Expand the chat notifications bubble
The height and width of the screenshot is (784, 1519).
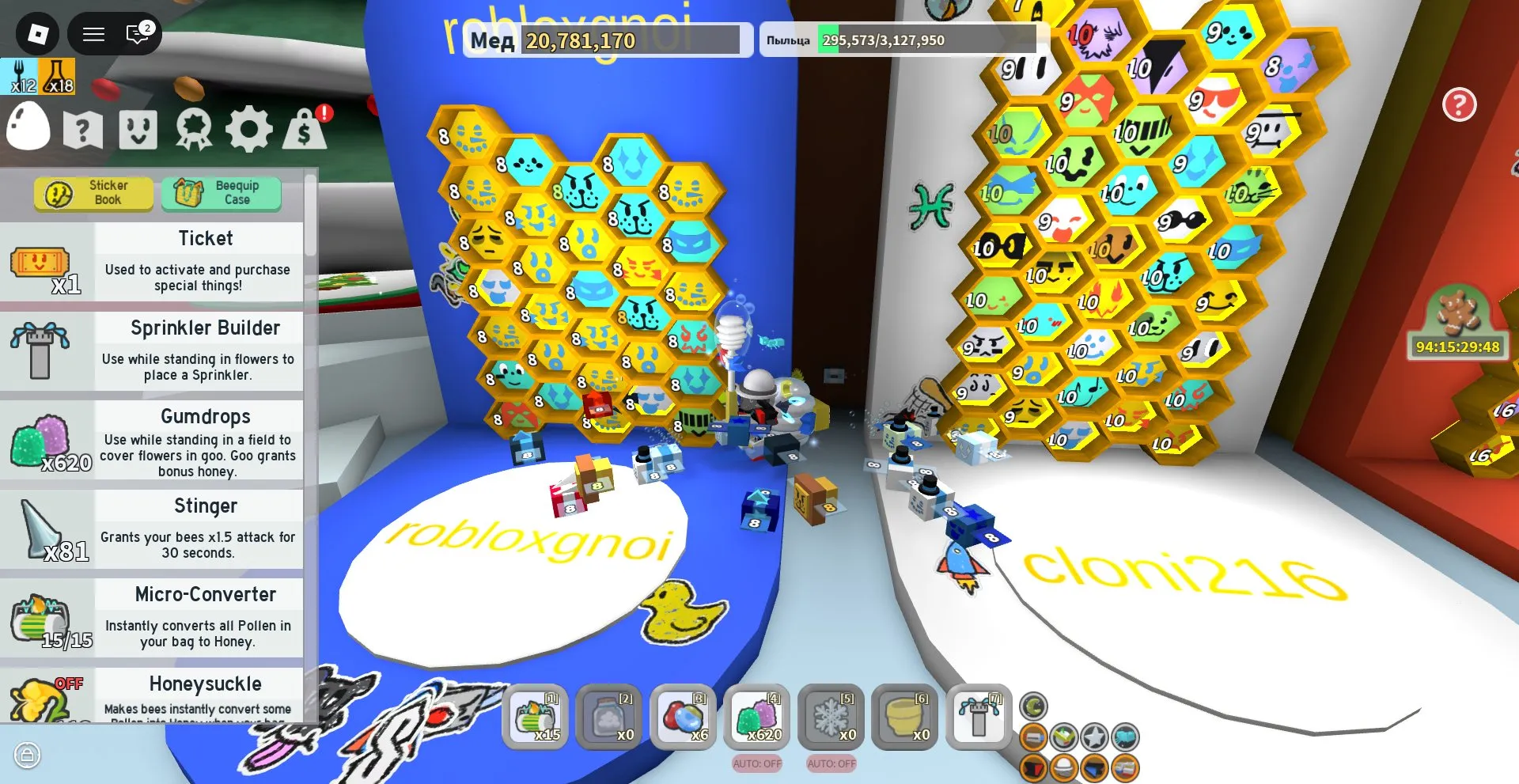pos(138,33)
